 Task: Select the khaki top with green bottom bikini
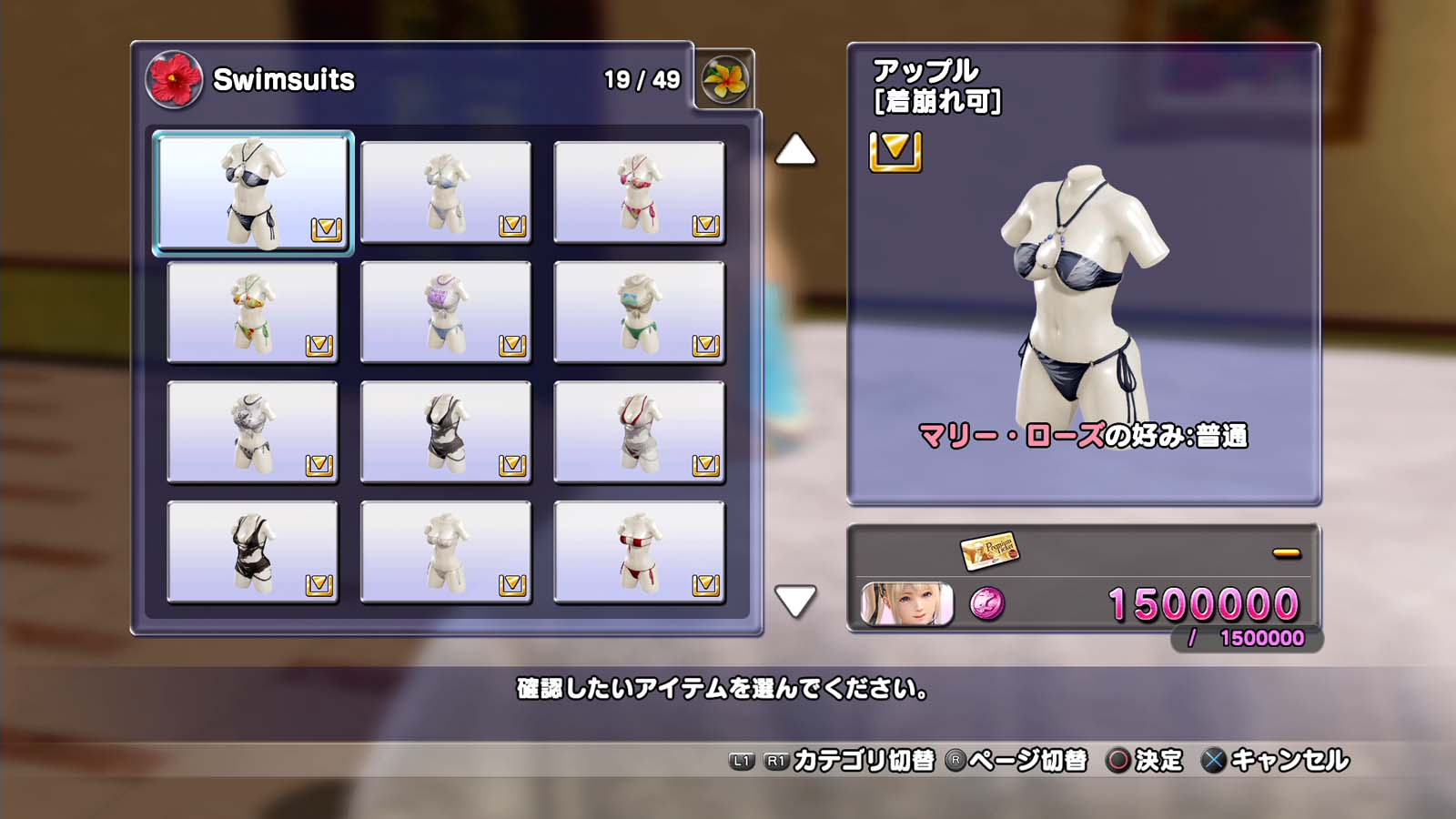639,312
